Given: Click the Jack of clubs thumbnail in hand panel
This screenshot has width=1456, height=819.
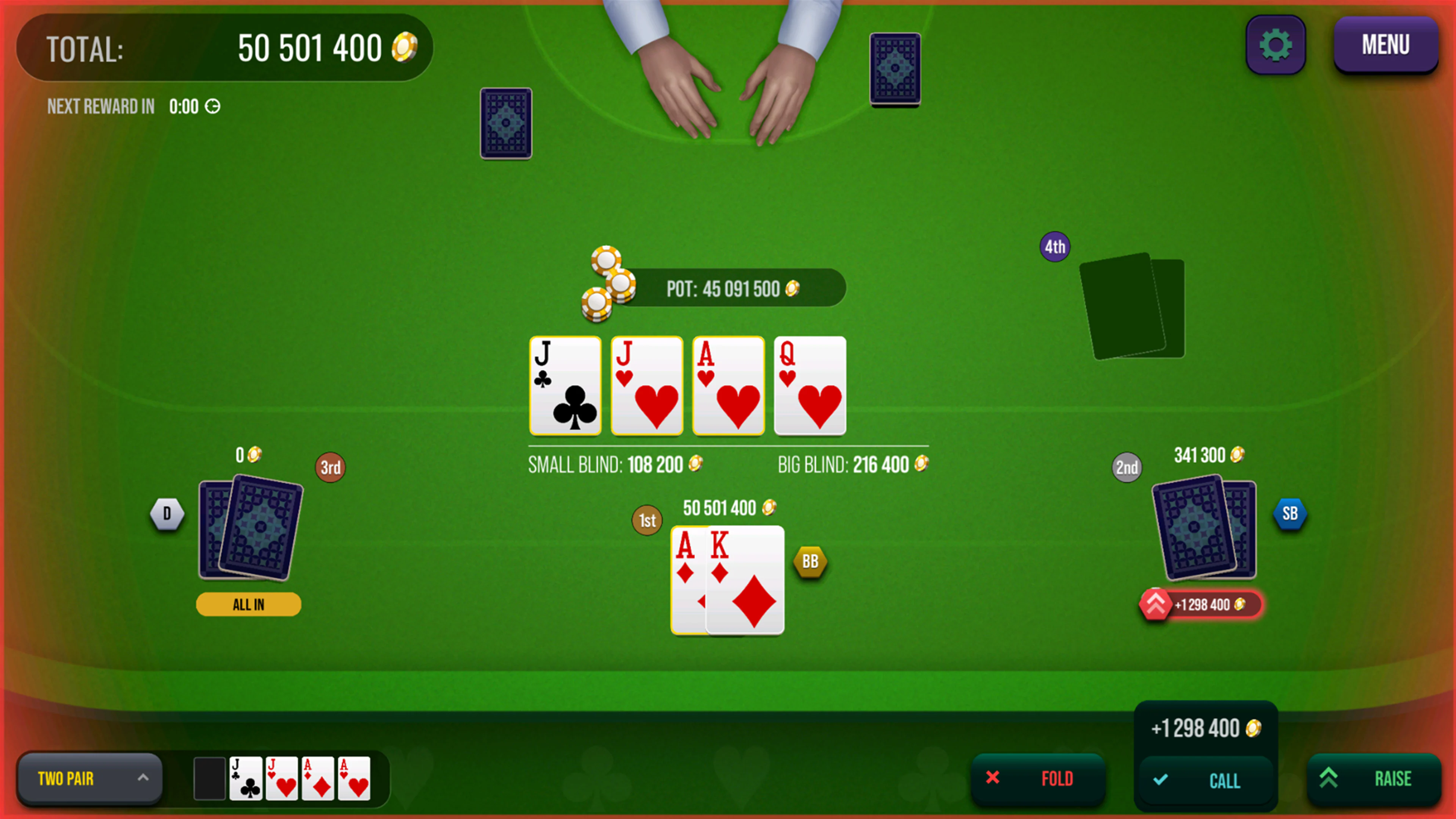Looking at the screenshot, I should point(245,778).
